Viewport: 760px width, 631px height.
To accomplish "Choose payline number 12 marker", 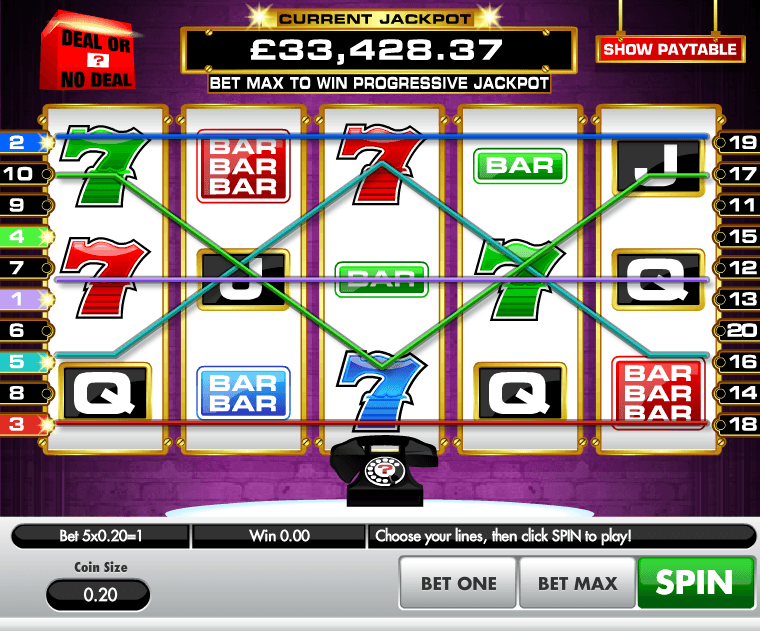I will click(741, 268).
